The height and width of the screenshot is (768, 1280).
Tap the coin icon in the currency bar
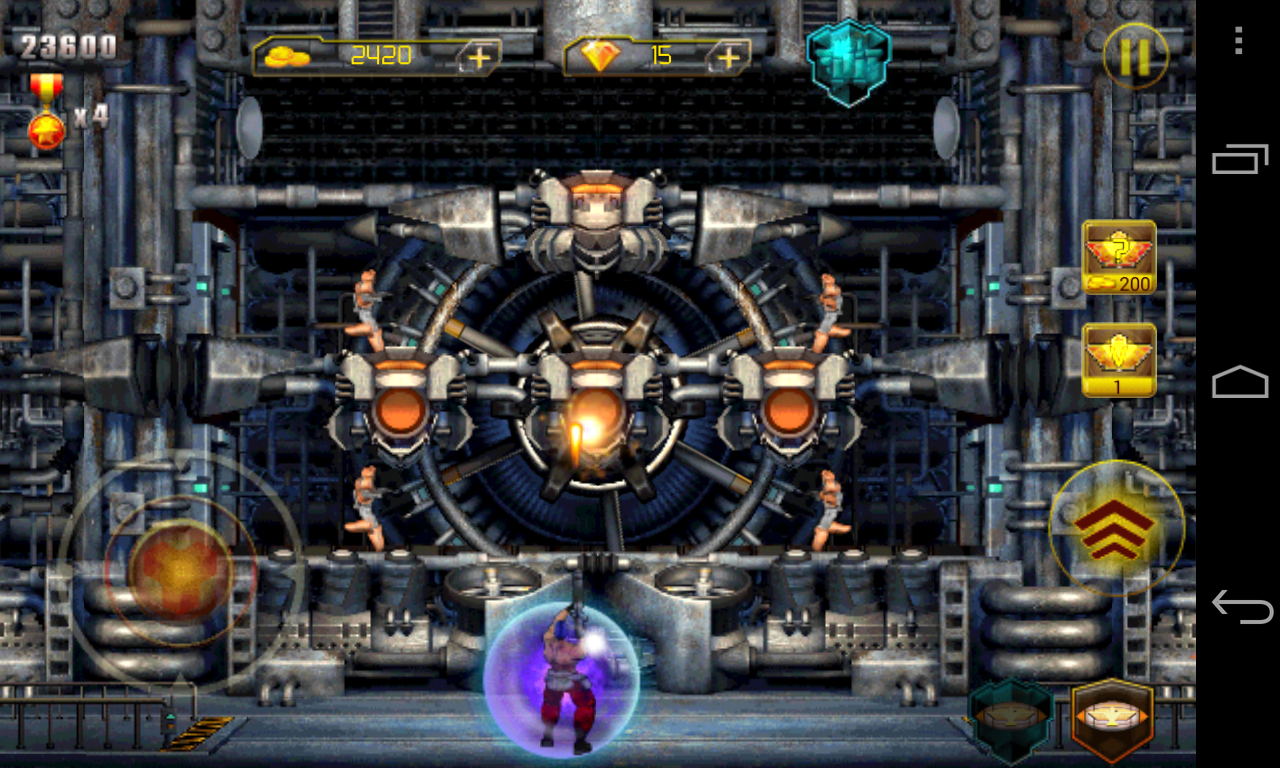(289, 57)
